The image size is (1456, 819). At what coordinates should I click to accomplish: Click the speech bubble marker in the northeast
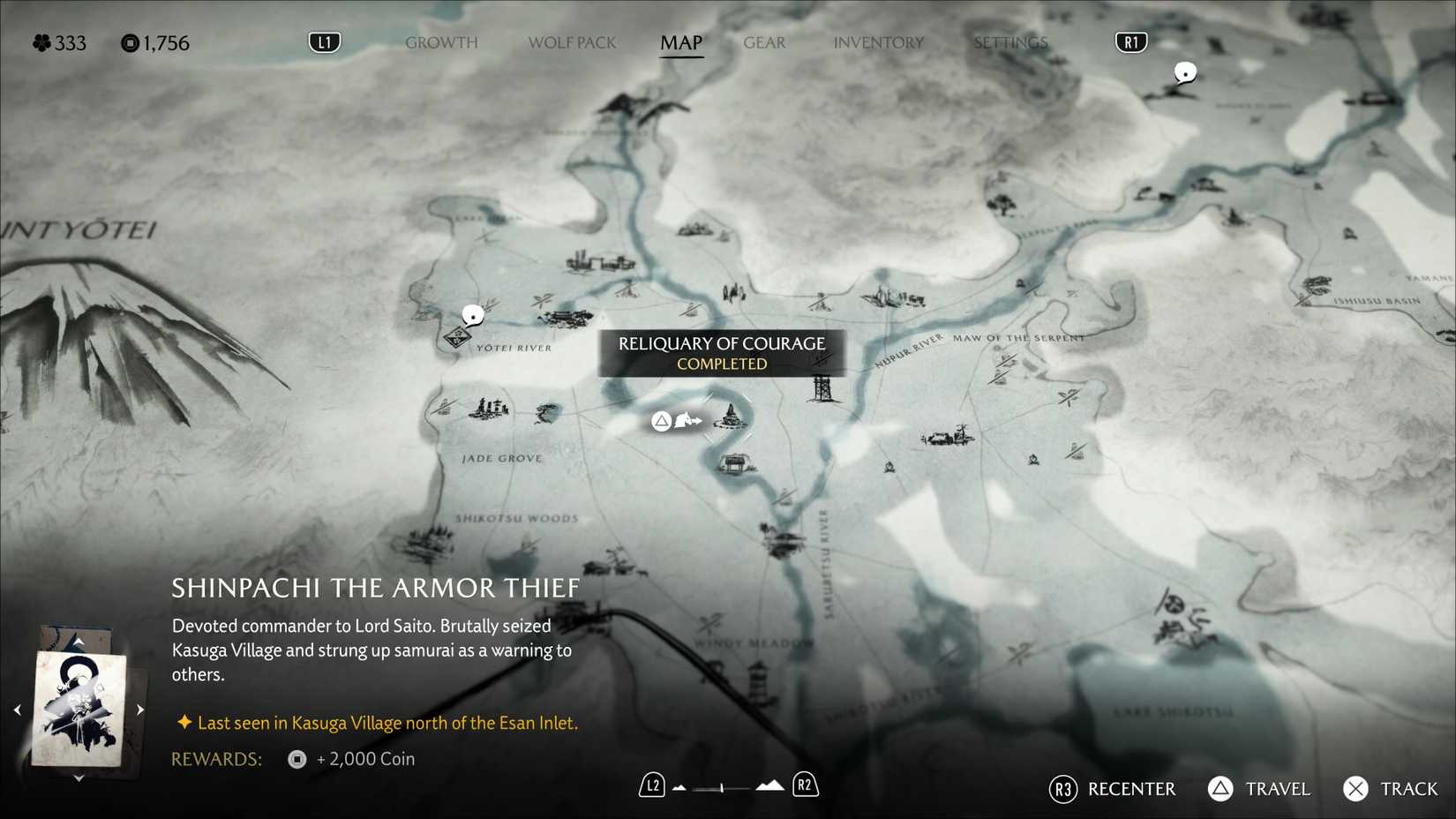pos(1183,73)
